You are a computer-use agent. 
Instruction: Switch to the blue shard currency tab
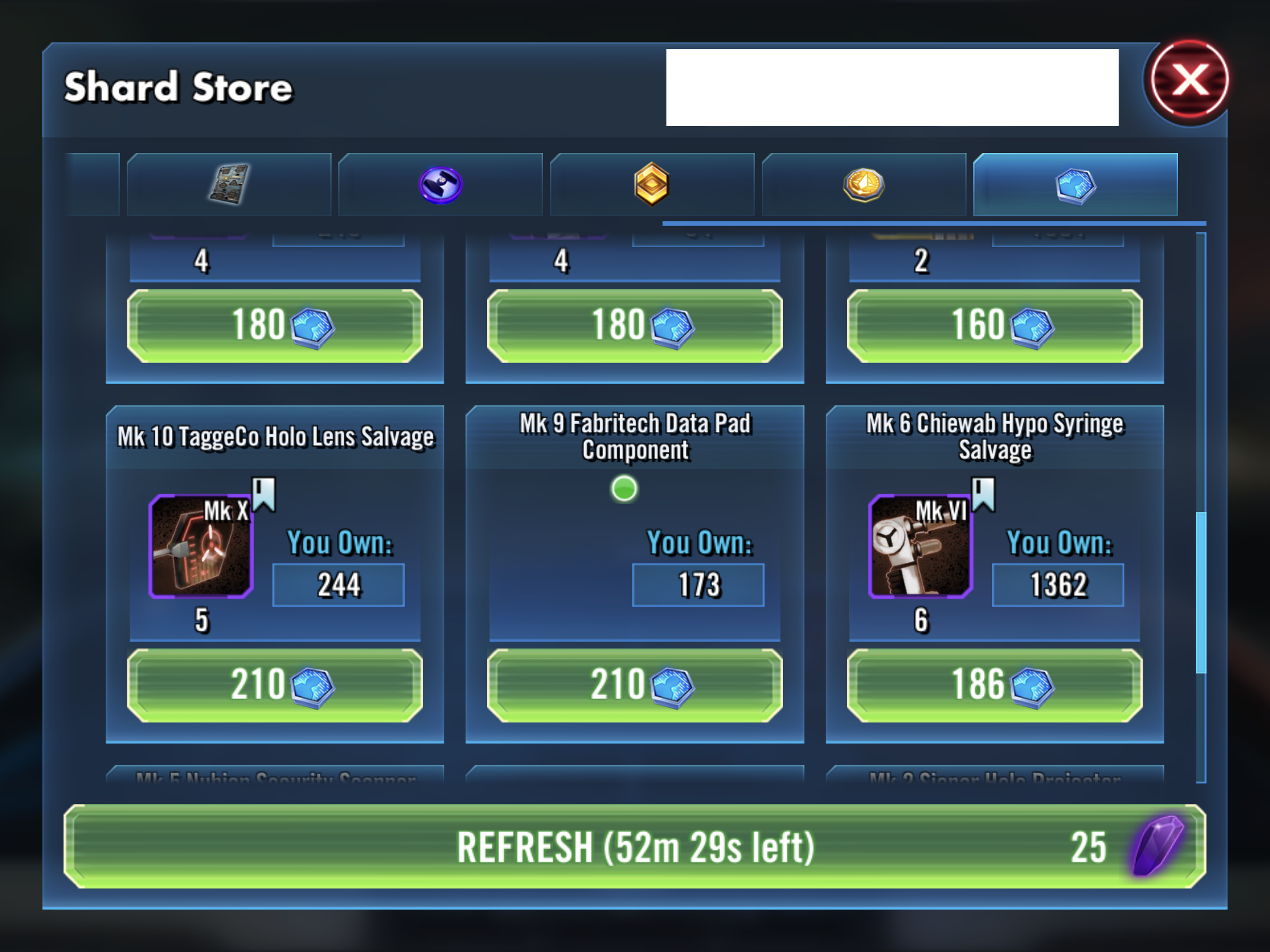[1075, 185]
